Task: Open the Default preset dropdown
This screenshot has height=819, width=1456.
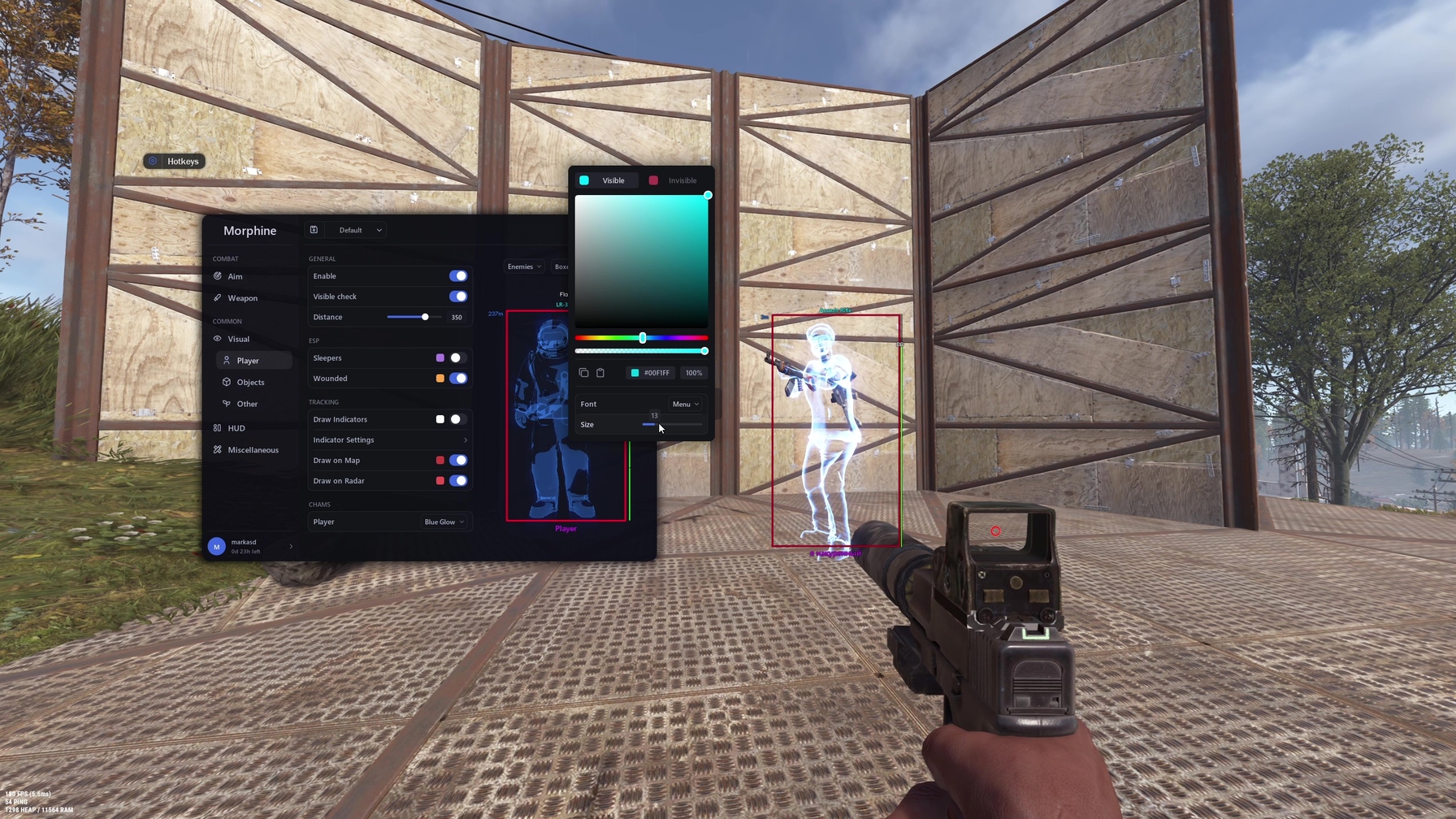Action: [357, 230]
